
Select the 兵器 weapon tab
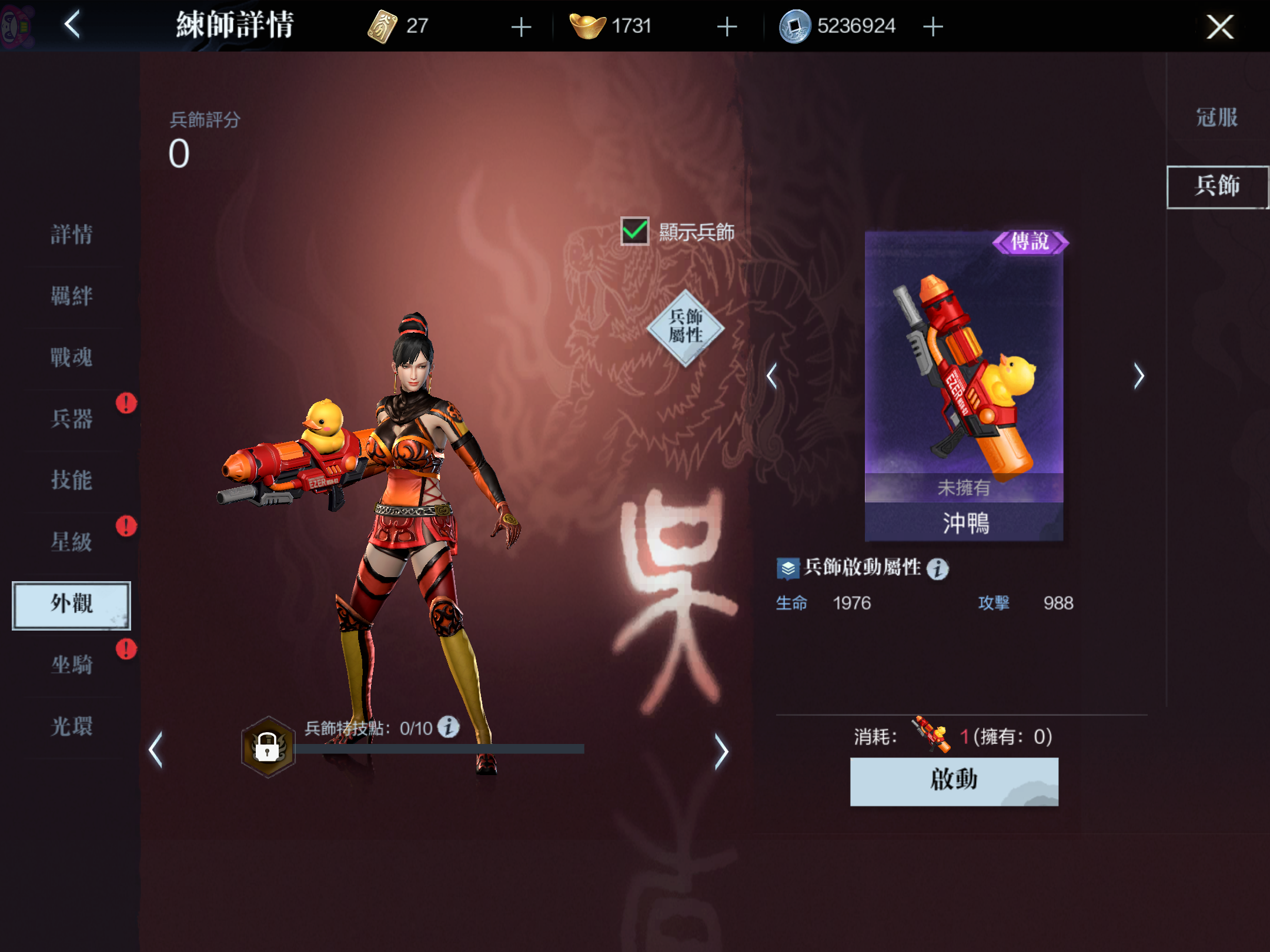(71, 418)
